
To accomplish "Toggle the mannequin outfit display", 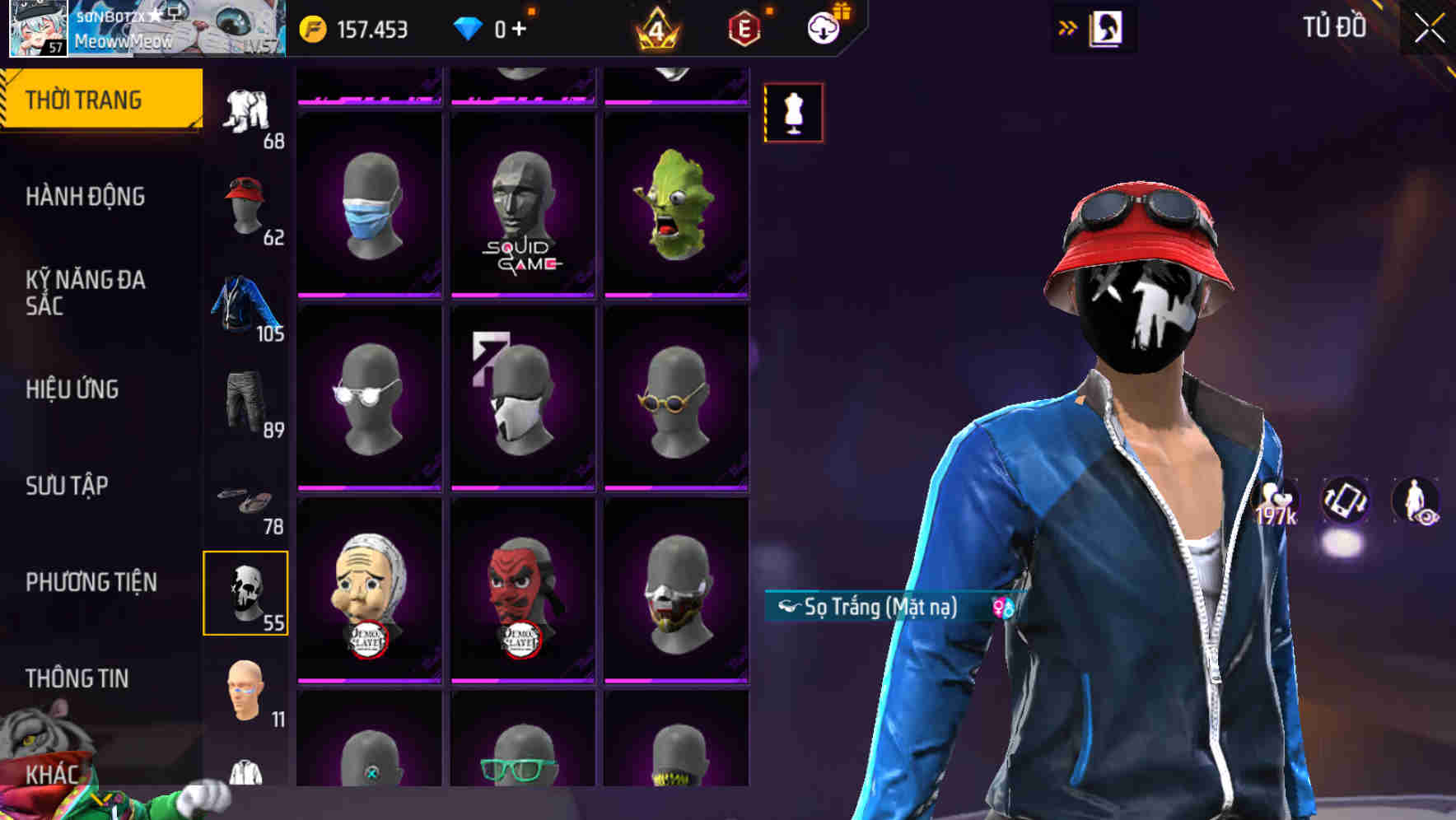I will pos(792,111).
